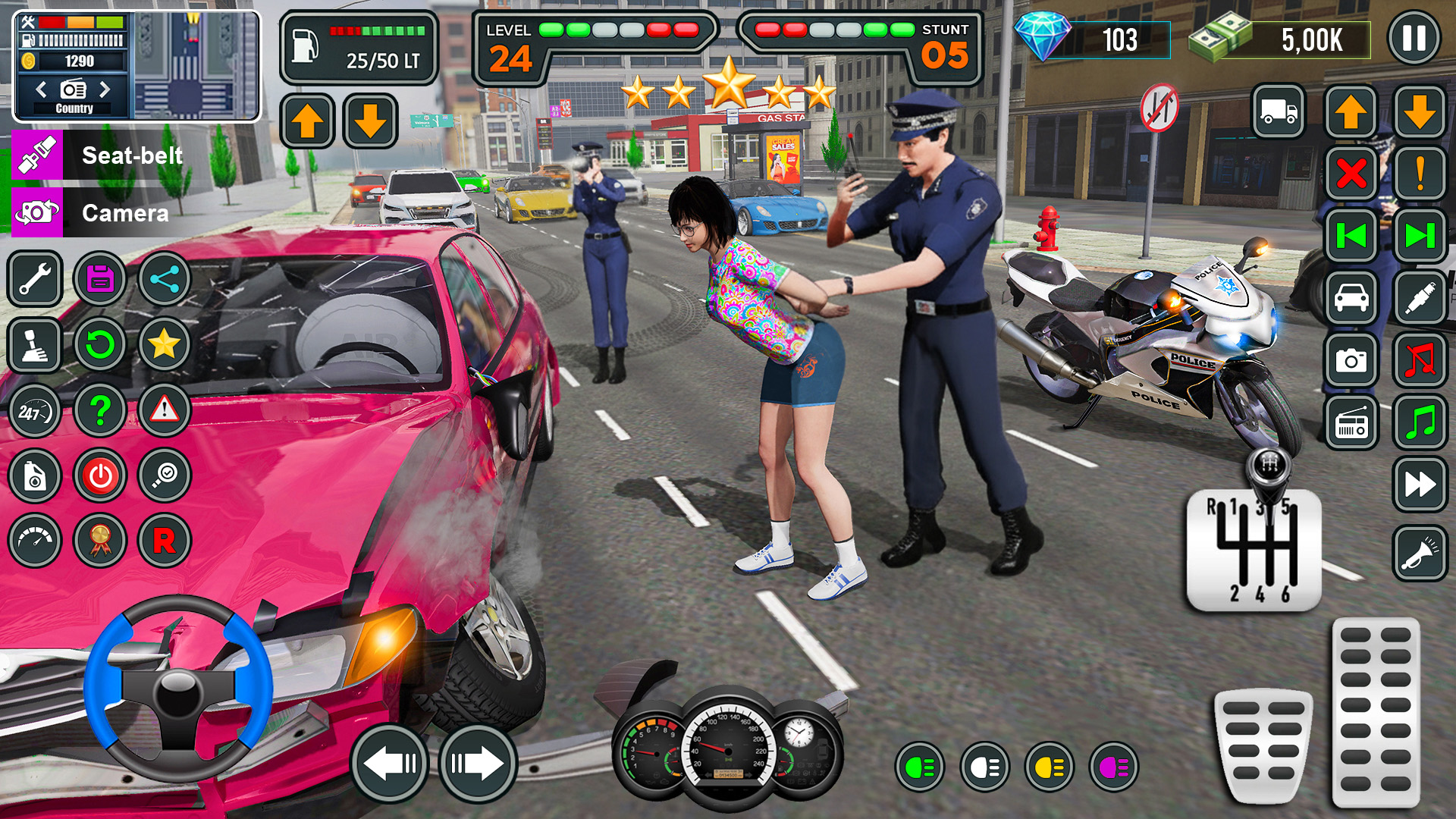Mute the music with the crossed note icon

1420,360
